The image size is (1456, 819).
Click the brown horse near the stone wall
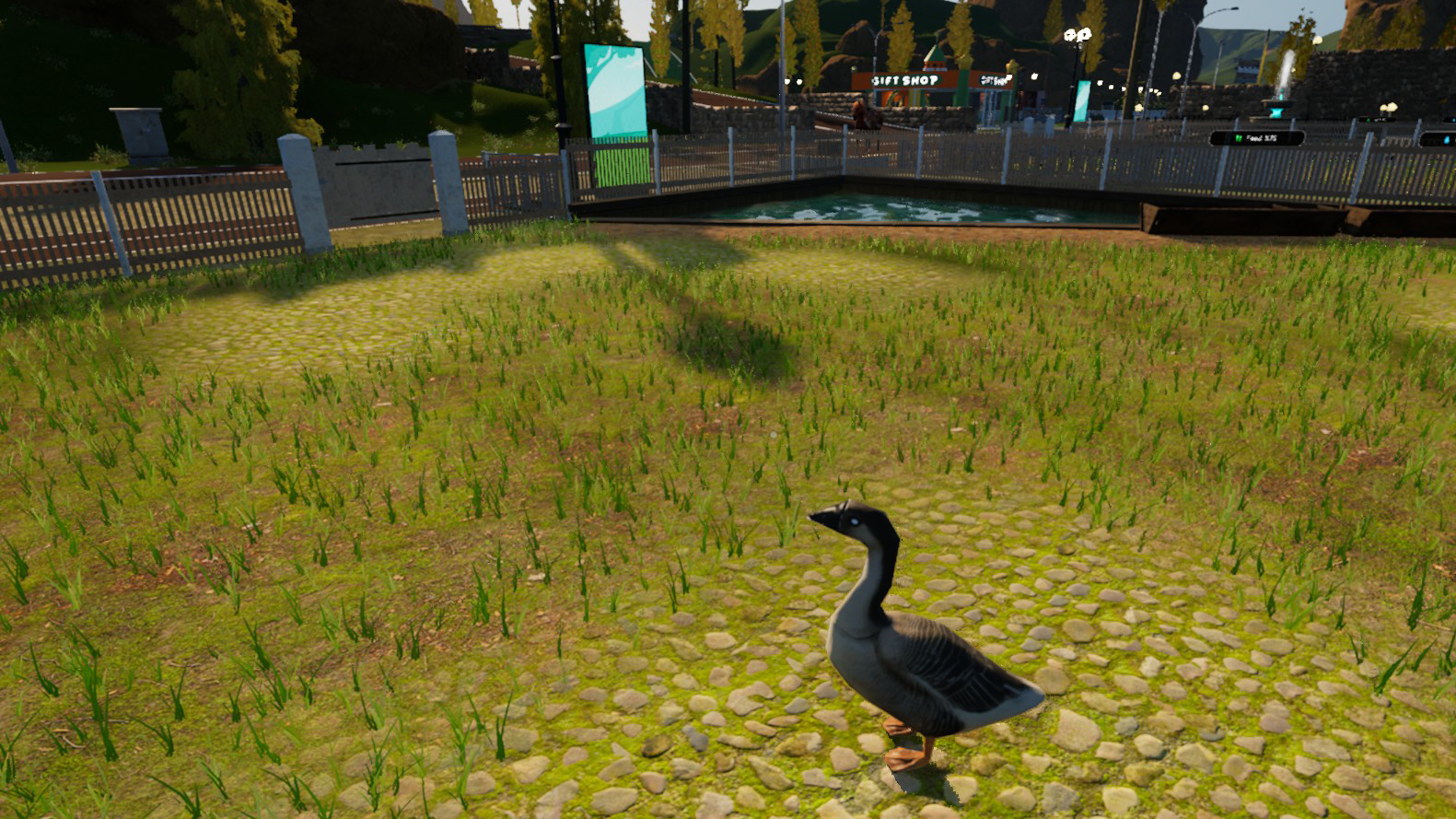click(x=862, y=113)
